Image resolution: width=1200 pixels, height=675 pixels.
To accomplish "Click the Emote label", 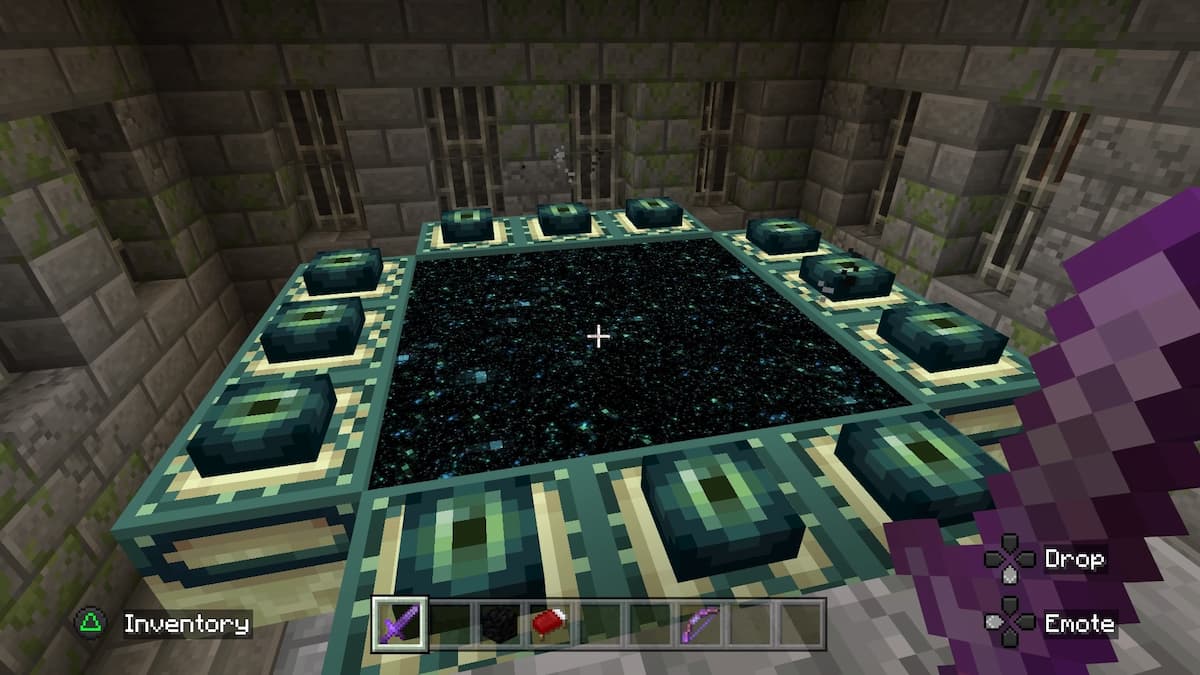I will pos(1078,624).
